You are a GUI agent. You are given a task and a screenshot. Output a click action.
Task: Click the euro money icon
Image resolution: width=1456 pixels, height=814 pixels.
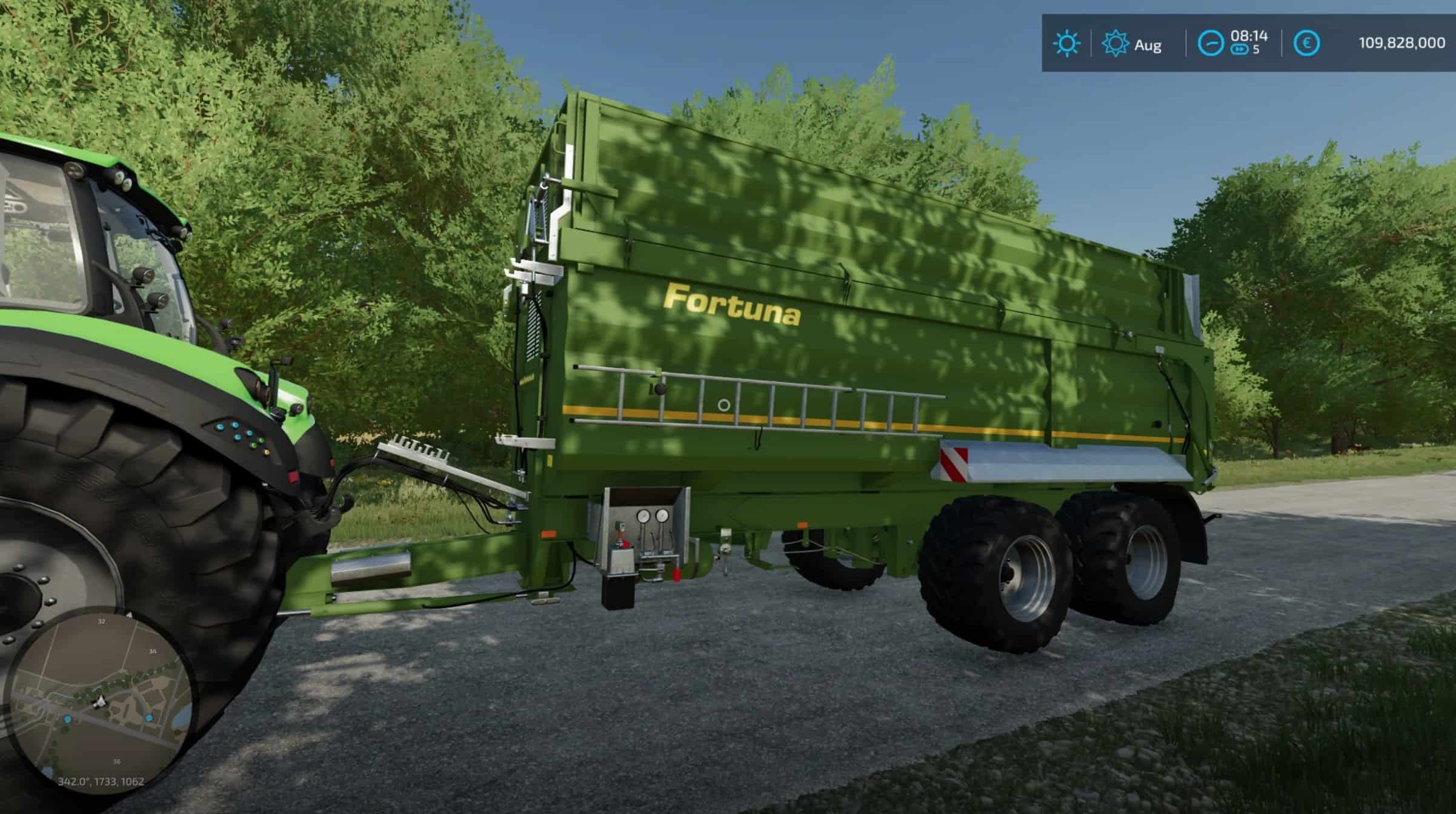point(1306,44)
